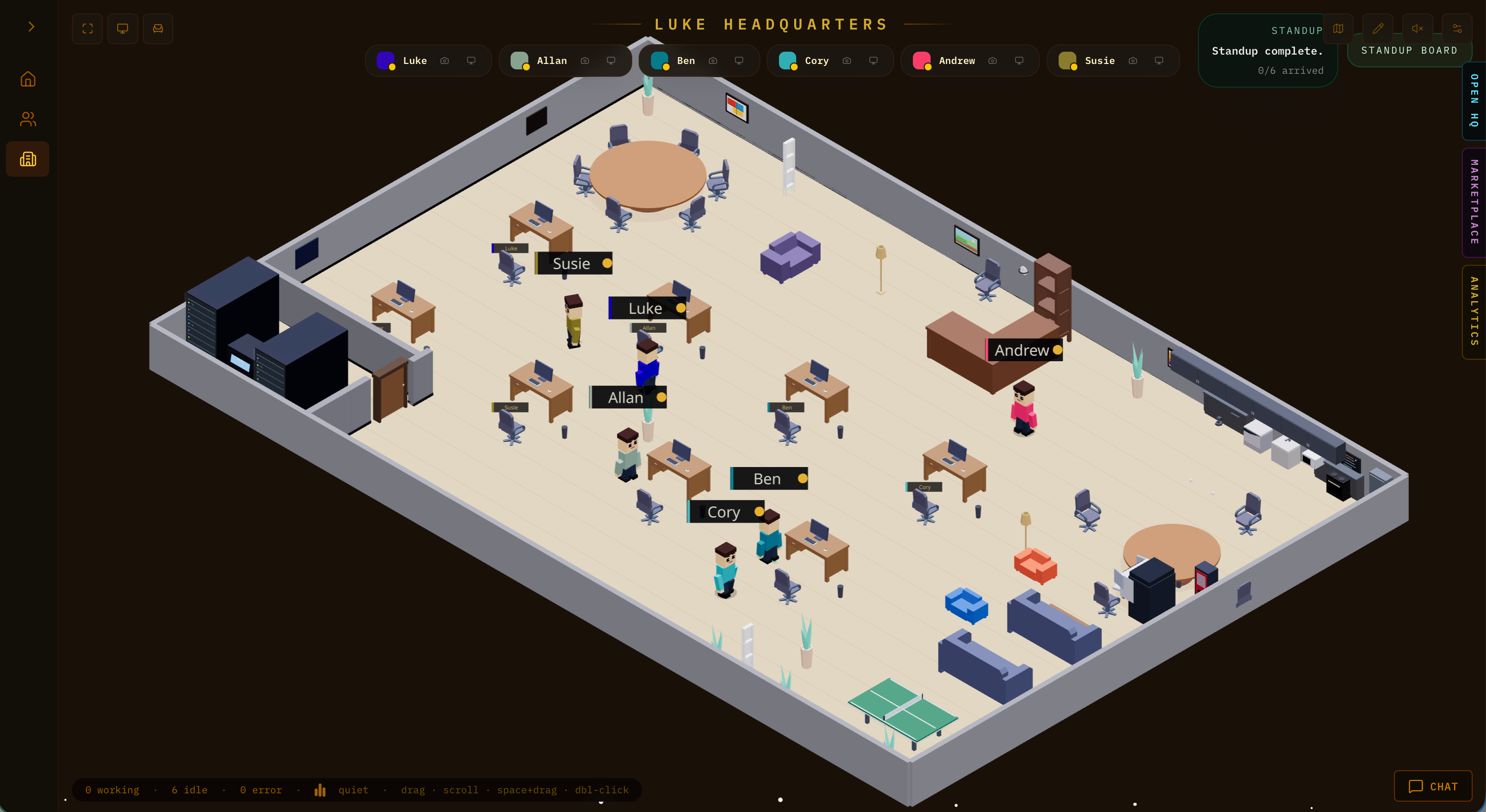Expand the collapsed sidebar with the chevron

pos(31,27)
